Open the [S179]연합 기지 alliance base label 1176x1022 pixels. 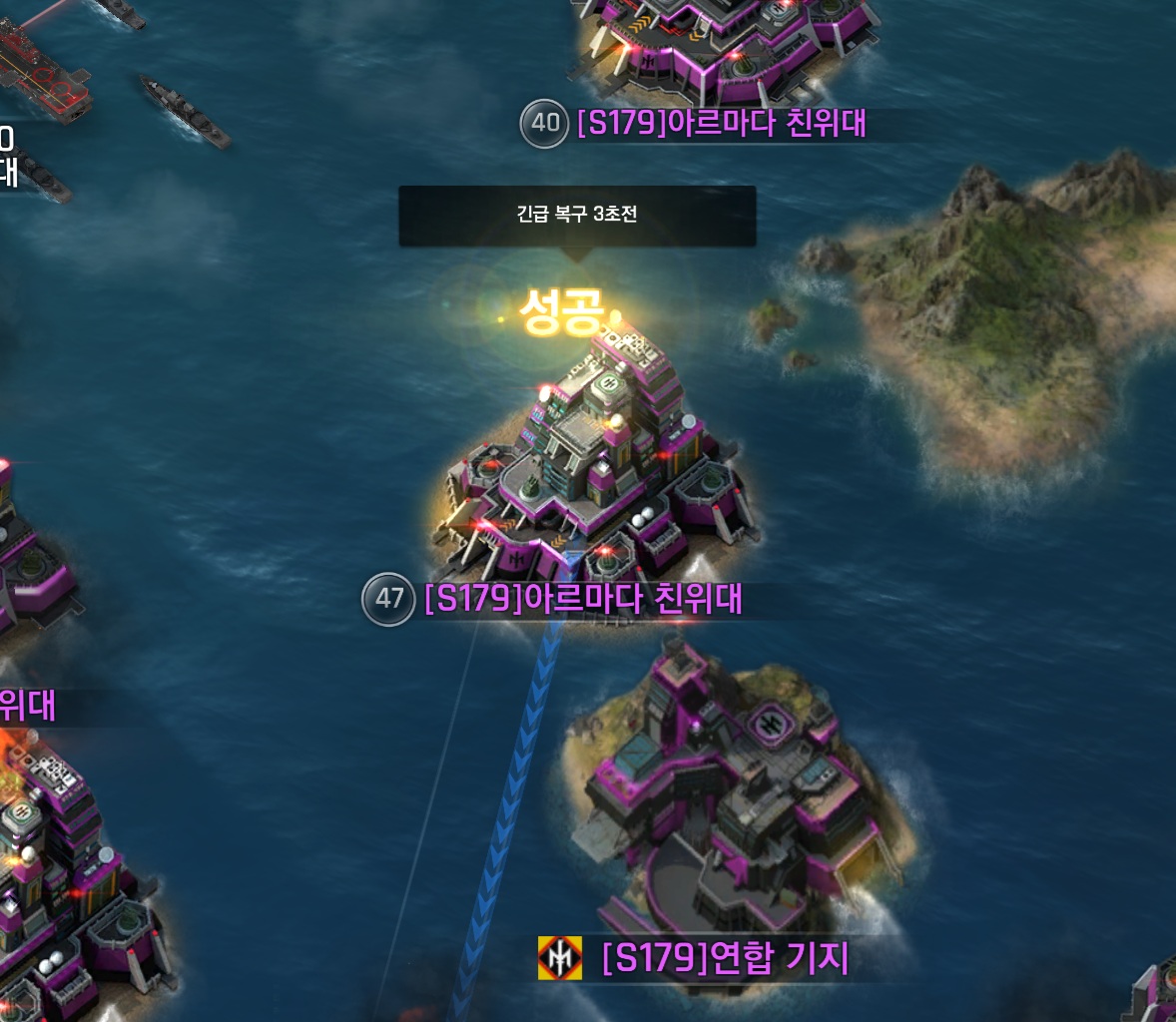725,958
